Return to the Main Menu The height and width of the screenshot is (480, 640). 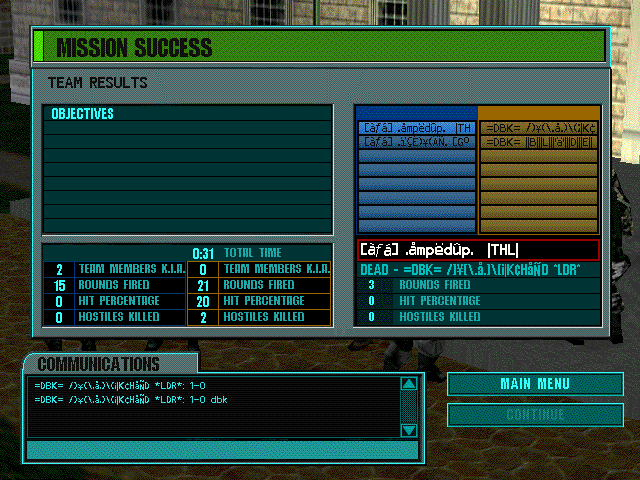tap(526, 384)
